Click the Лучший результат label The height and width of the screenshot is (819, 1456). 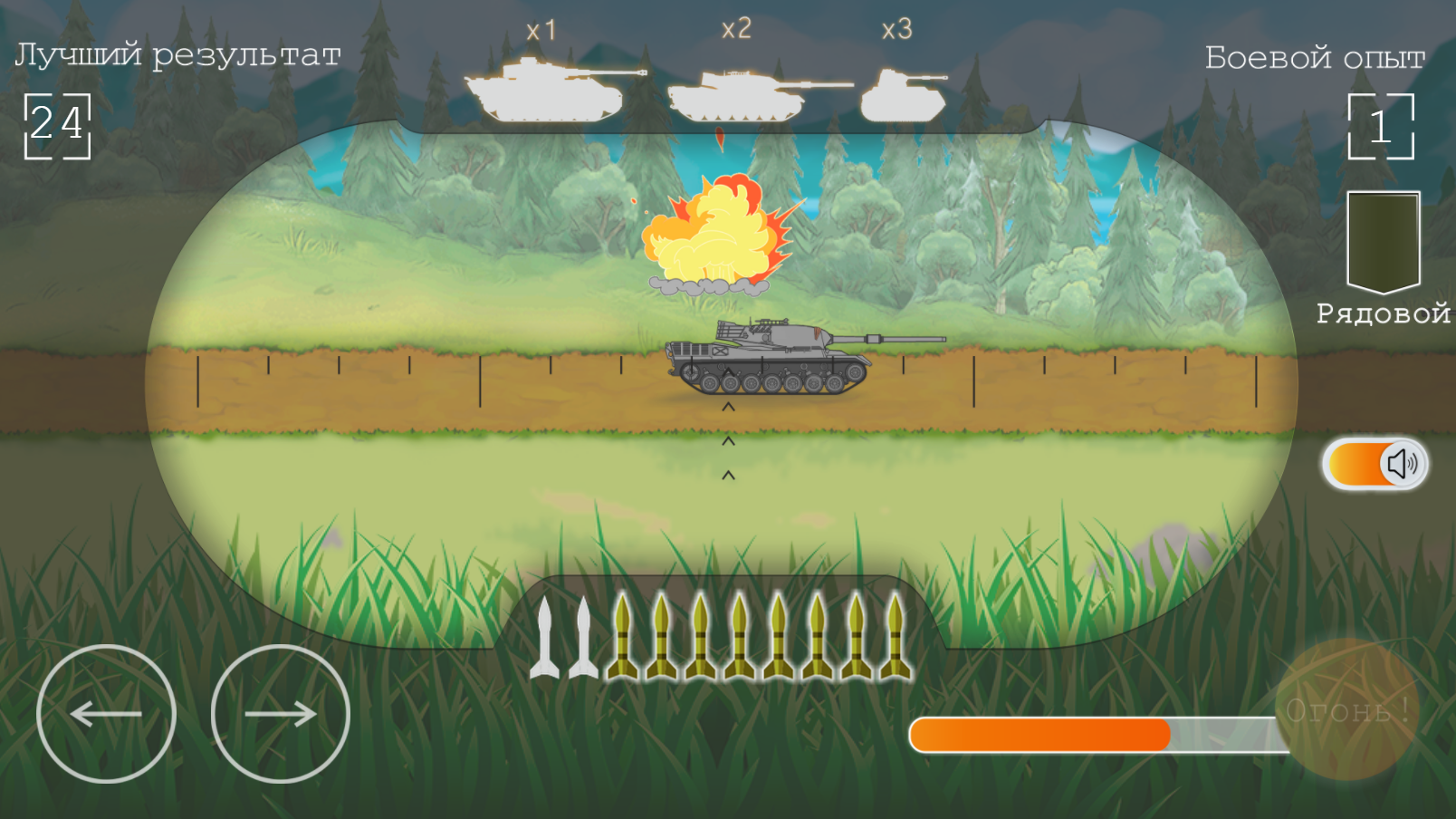pos(177,54)
